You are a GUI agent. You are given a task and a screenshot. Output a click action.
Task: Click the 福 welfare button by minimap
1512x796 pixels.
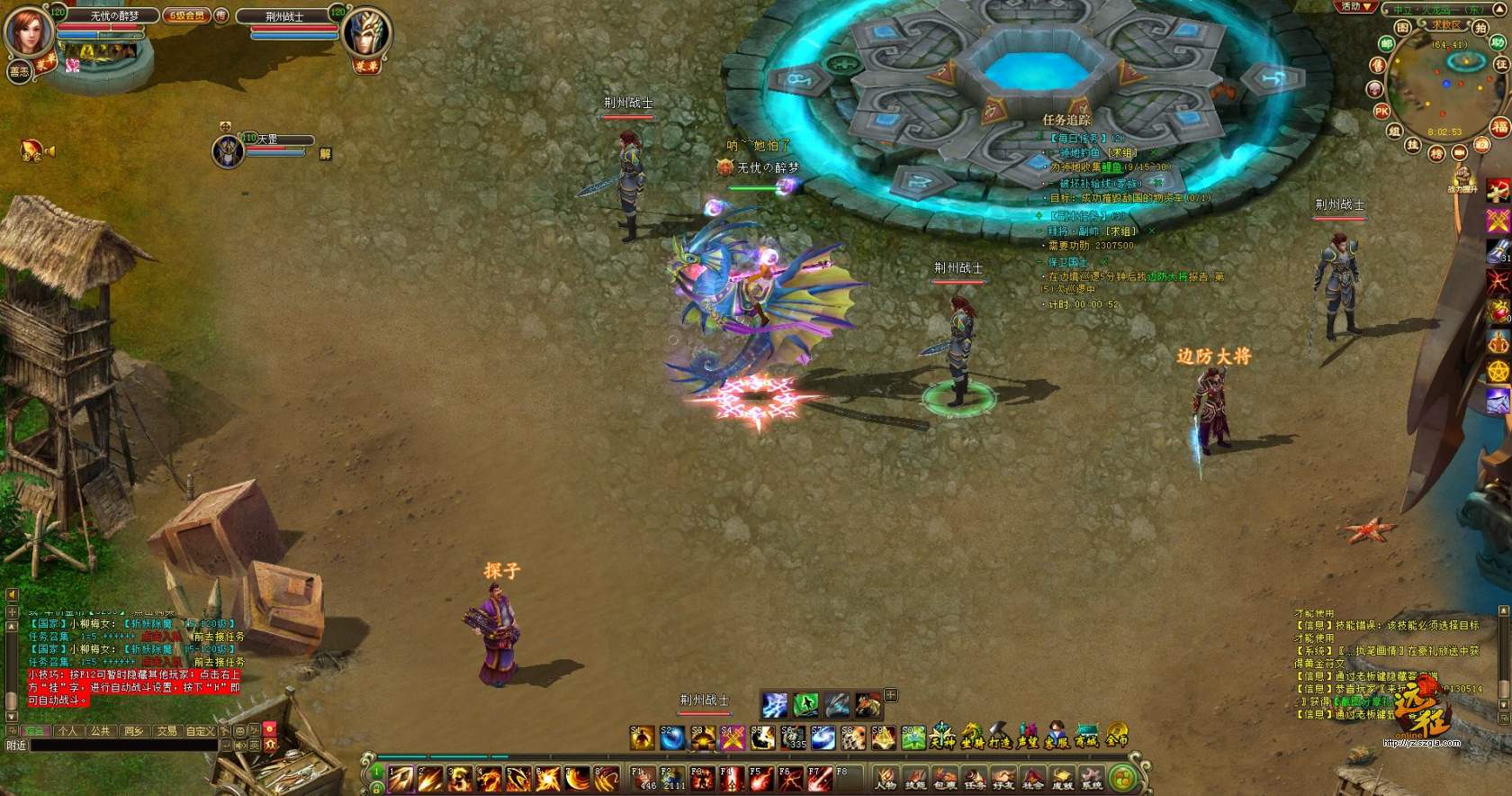(x=1499, y=127)
